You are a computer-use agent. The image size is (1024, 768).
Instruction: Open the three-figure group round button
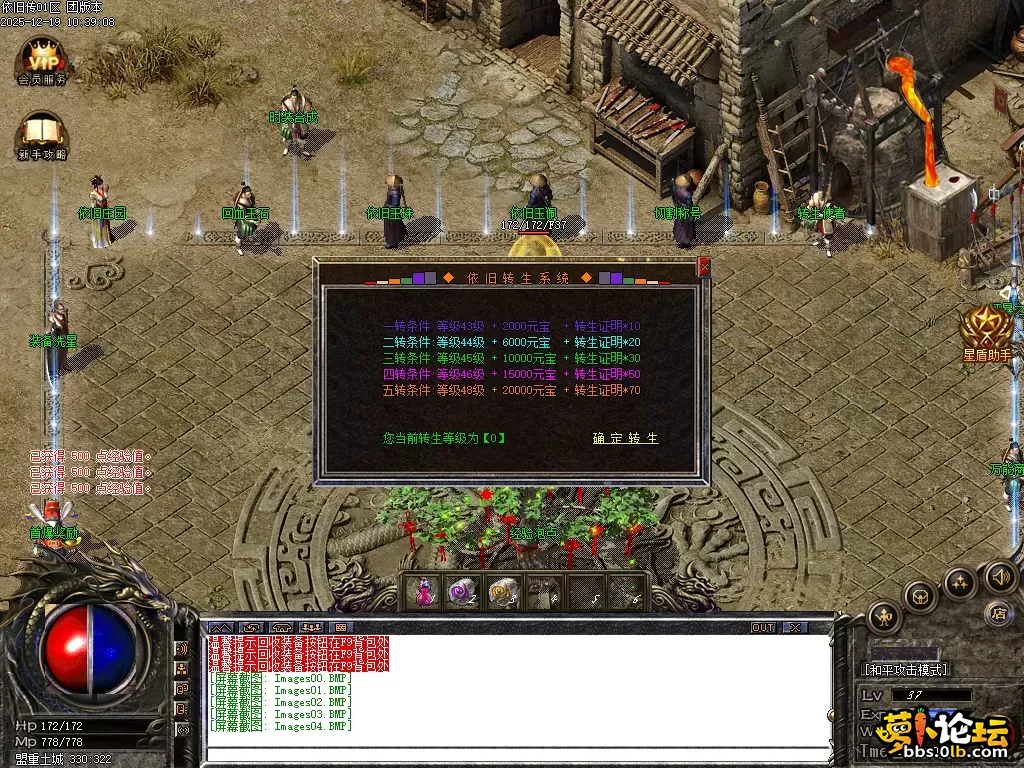point(960,582)
